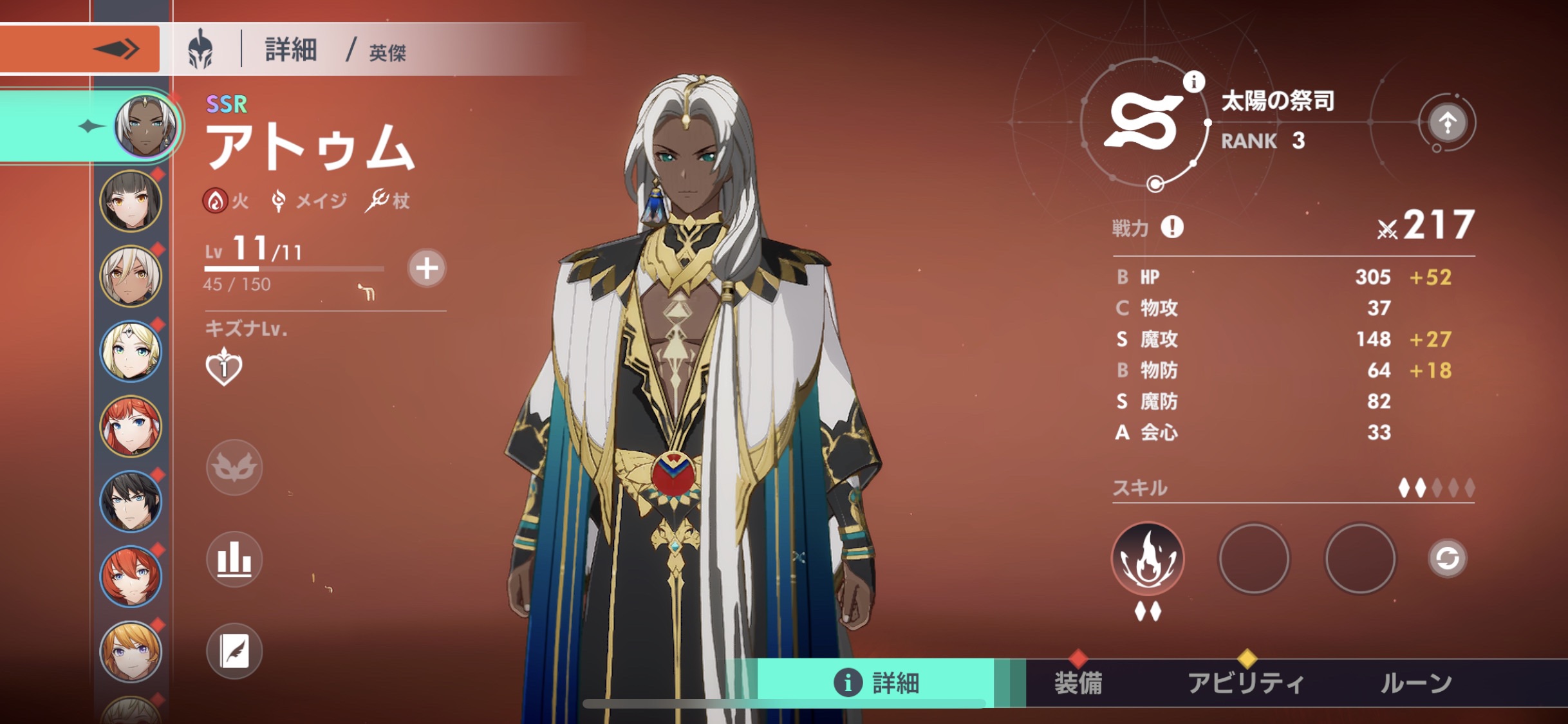View the 戦力 power exclamation info
The width and height of the screenshot is (1568, 724).
[x=1171, y=227]
